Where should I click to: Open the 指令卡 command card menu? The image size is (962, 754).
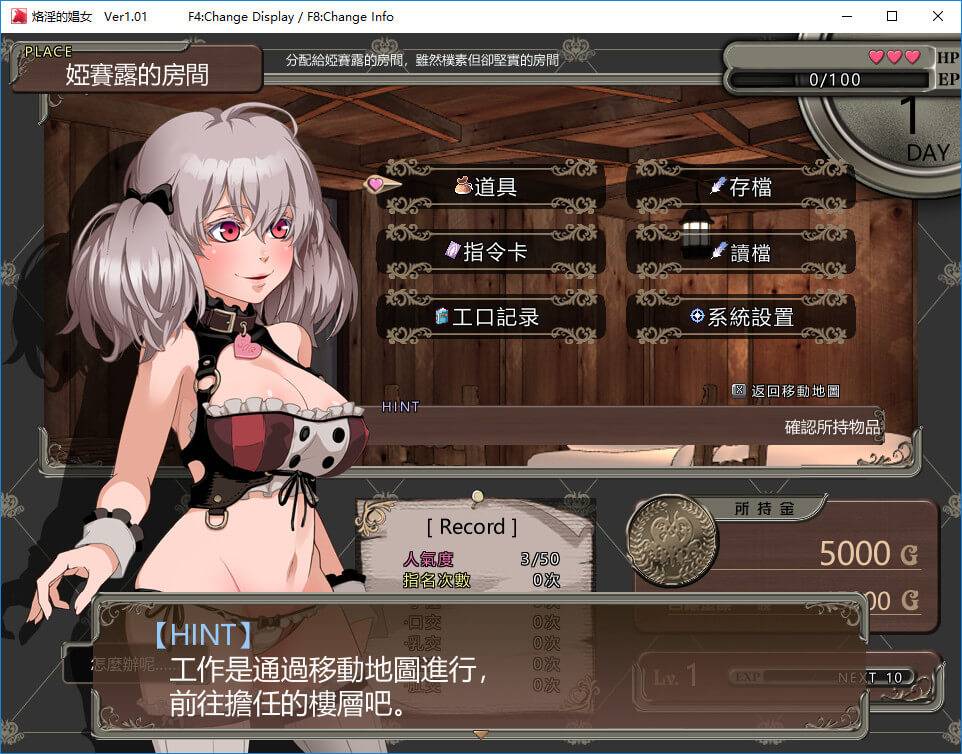click(491, 252)
